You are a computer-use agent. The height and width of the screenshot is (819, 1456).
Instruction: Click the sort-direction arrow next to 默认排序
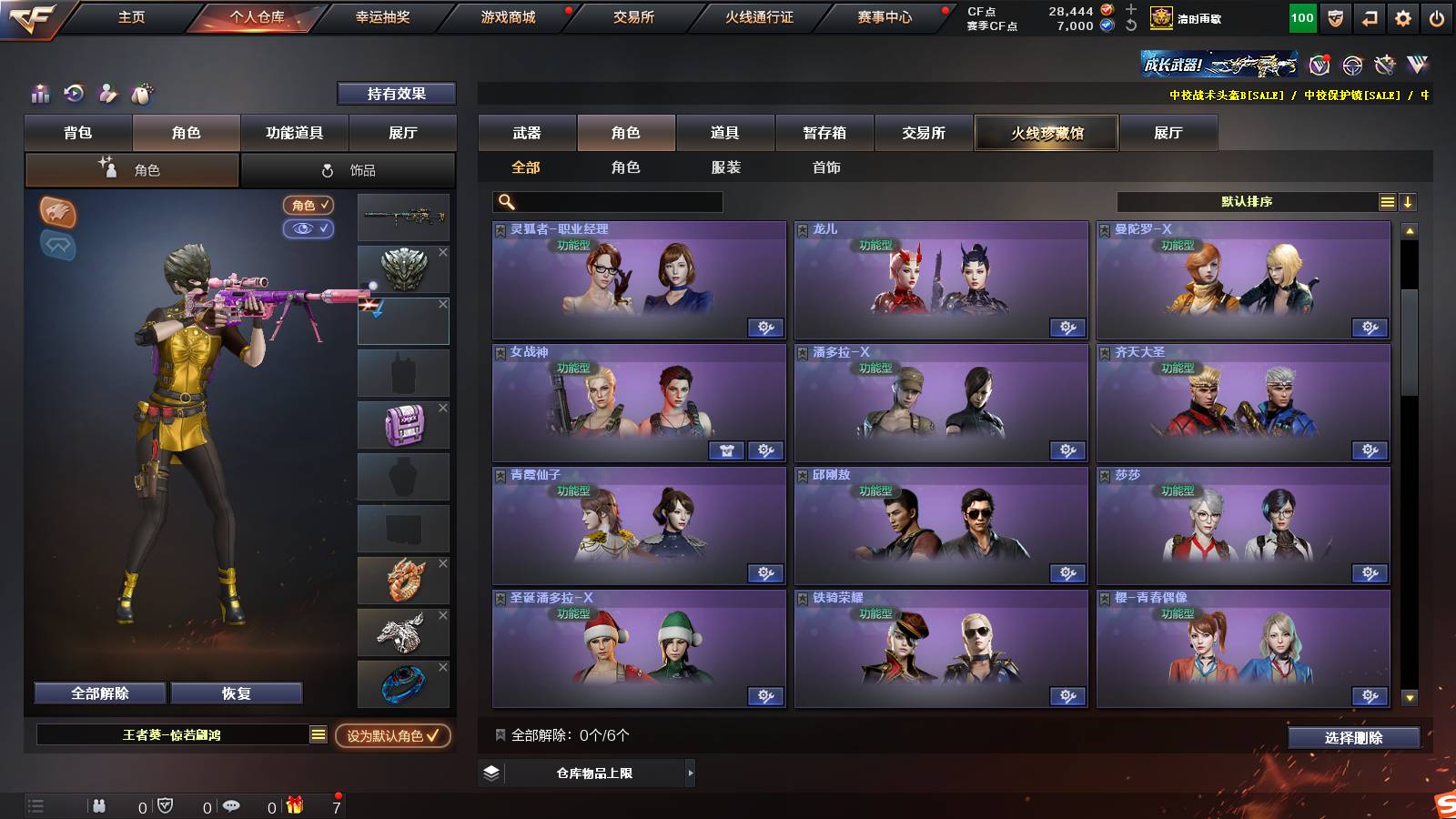point(1410,202)
